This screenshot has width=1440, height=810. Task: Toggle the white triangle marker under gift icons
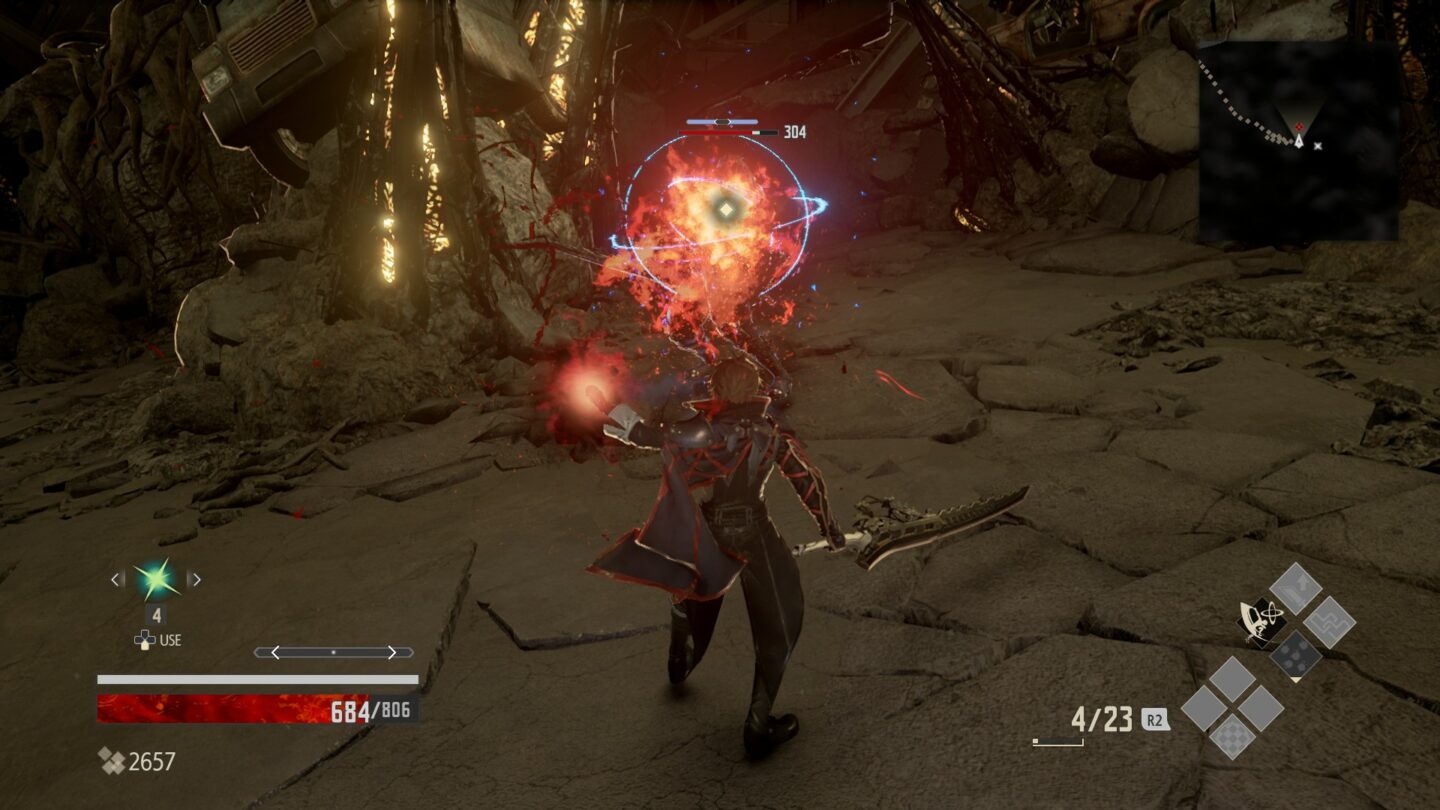coord(1296,680)
